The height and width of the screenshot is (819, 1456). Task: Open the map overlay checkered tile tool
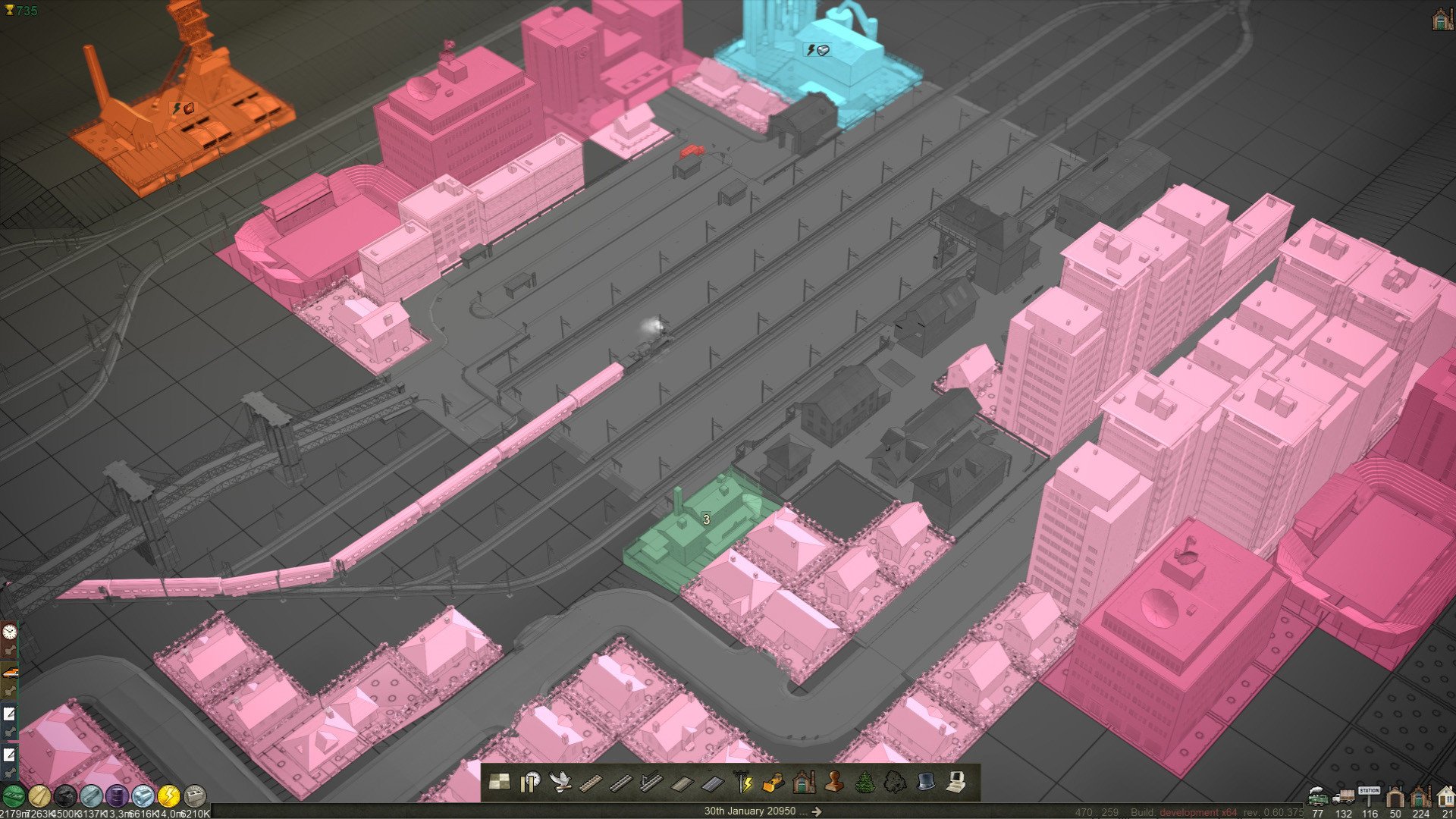(x=499, y=782)
